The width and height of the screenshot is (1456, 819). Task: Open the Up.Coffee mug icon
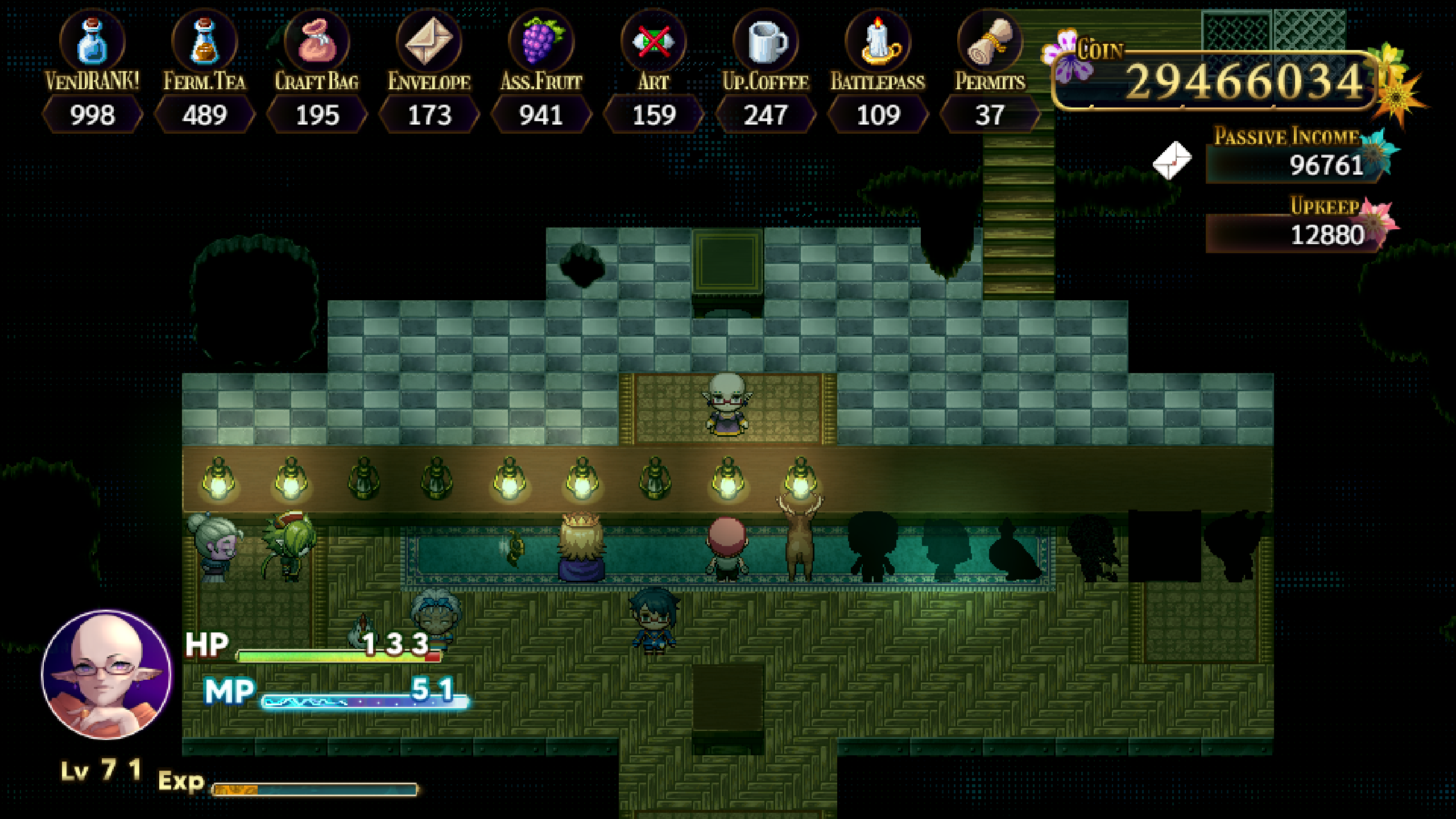[x=765, y=41]
